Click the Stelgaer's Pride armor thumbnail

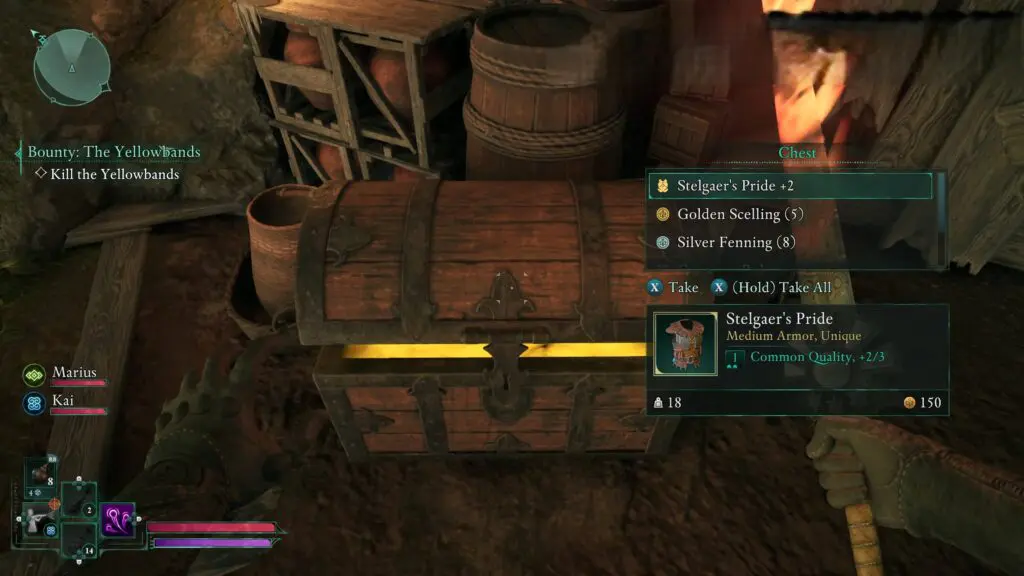pyautogui.click(x=685, y=344)
